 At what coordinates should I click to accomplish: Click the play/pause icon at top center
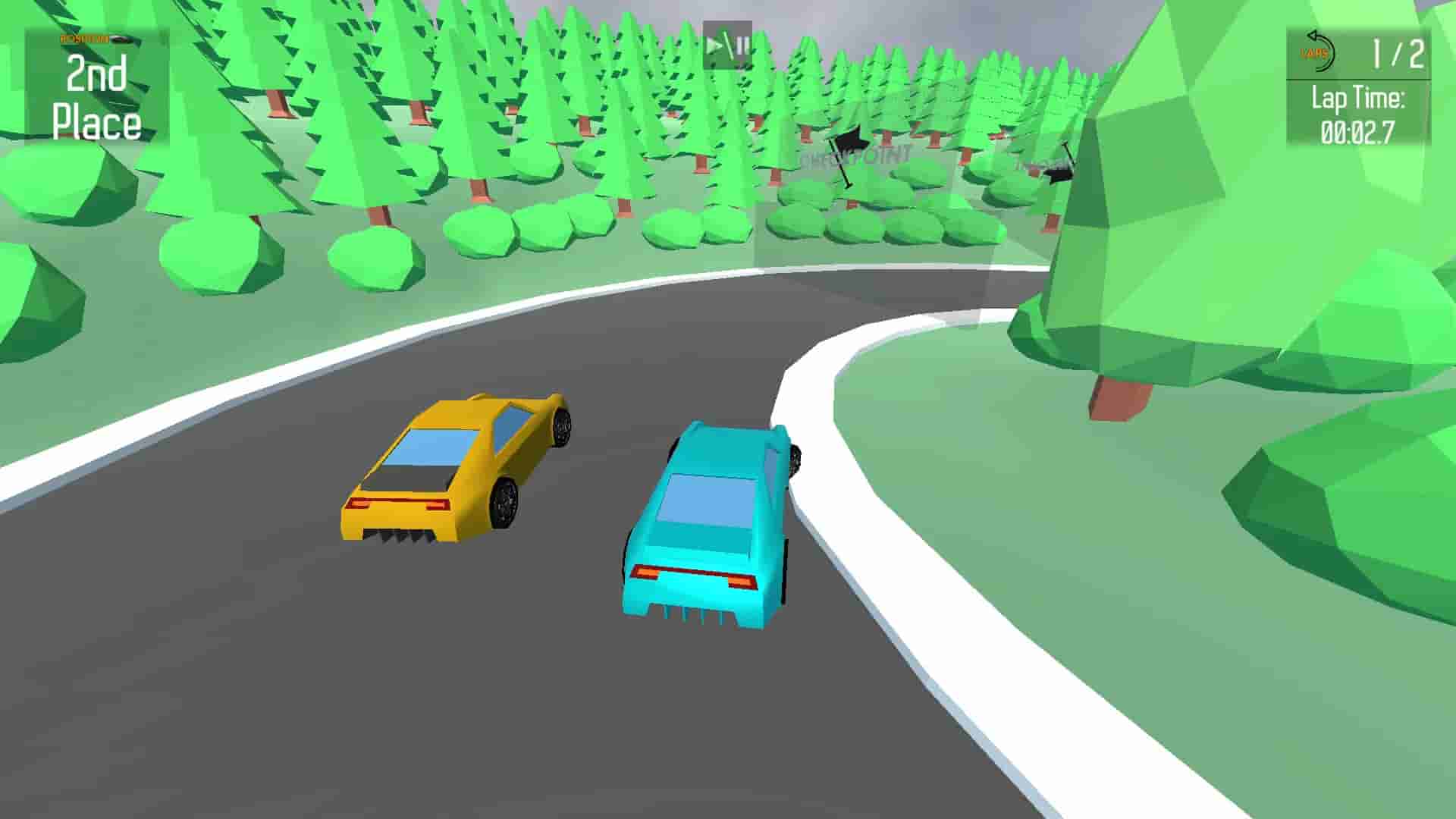[x=726, y=45]
